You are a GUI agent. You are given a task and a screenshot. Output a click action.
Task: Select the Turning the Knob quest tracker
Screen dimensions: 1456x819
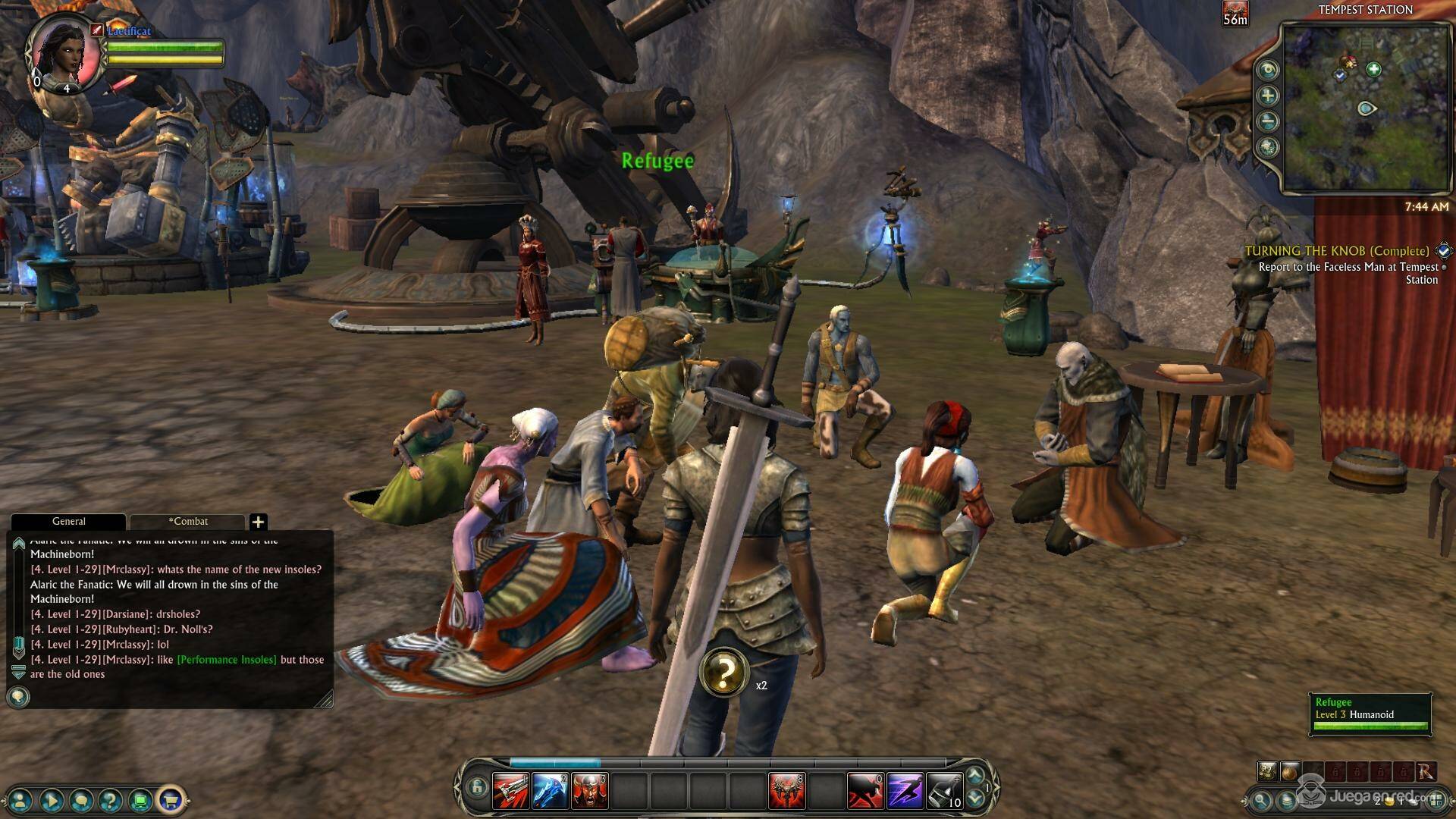pos(1336,251)
